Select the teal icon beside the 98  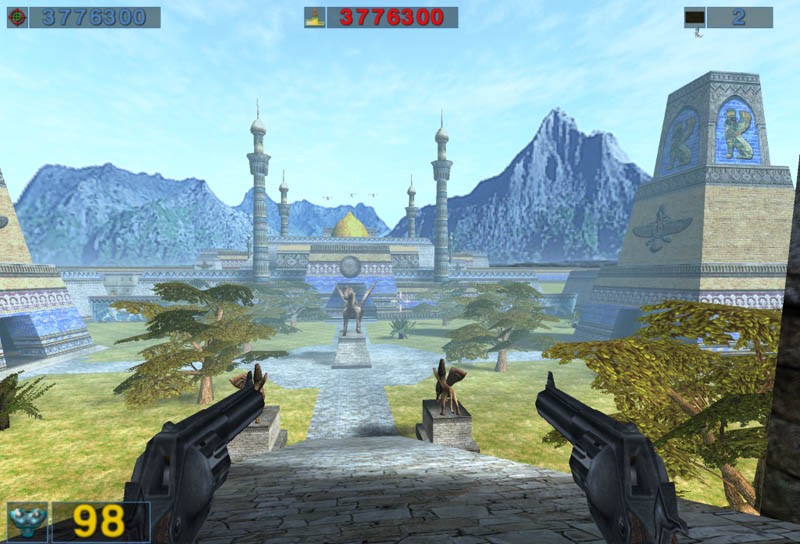[x=28, y=522]
